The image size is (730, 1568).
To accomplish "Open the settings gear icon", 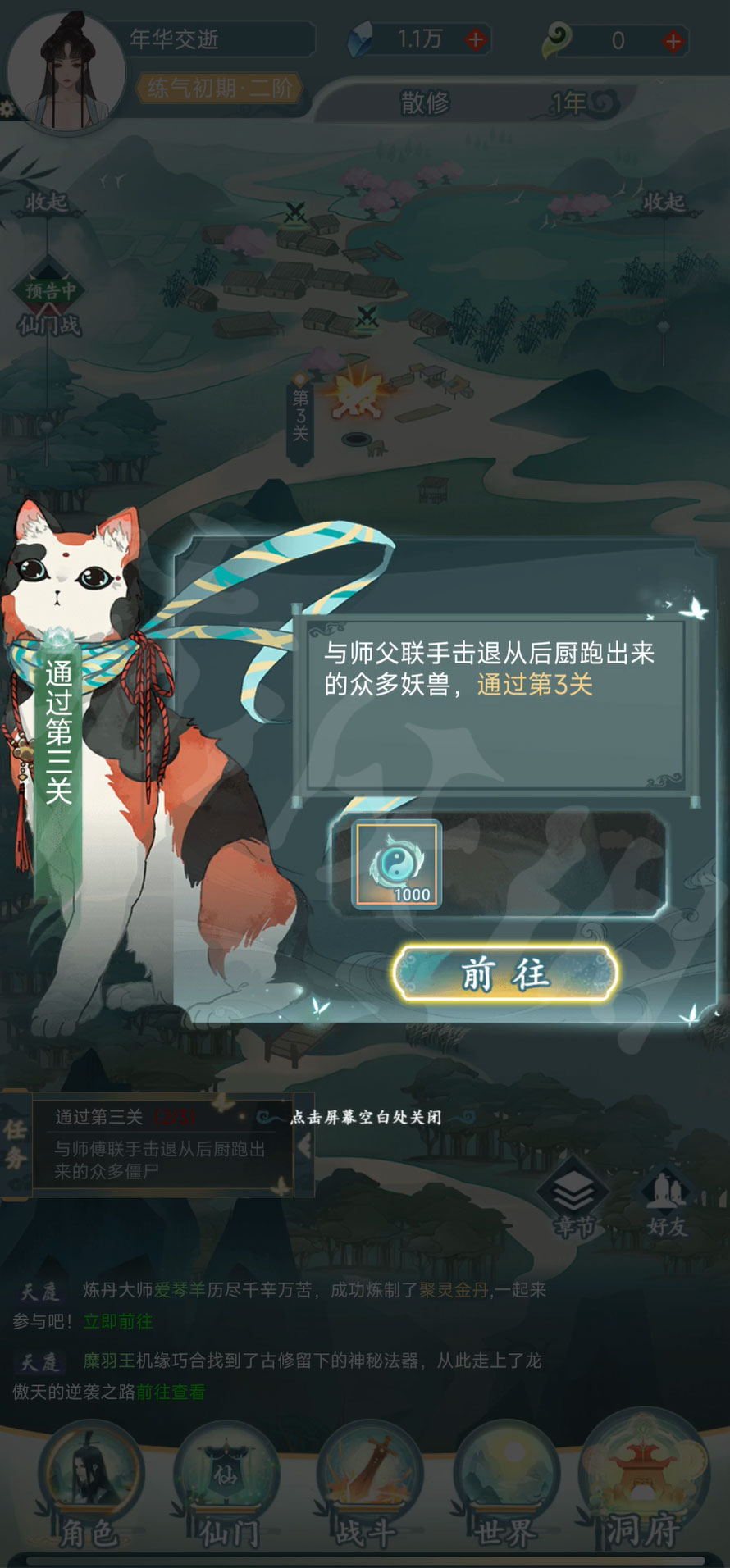I will 8,109.
